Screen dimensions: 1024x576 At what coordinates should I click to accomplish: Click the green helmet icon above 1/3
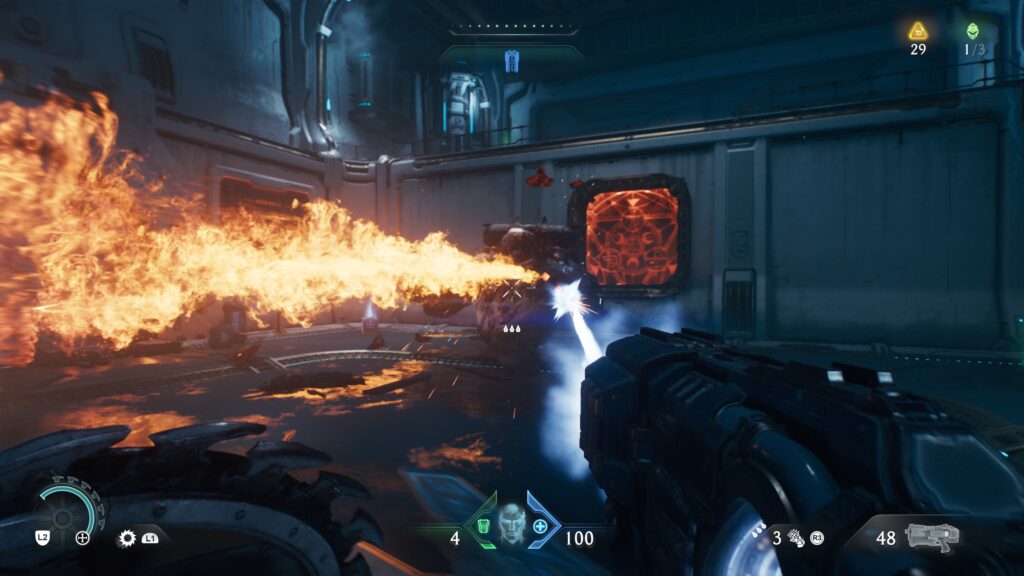pos(973,31)
